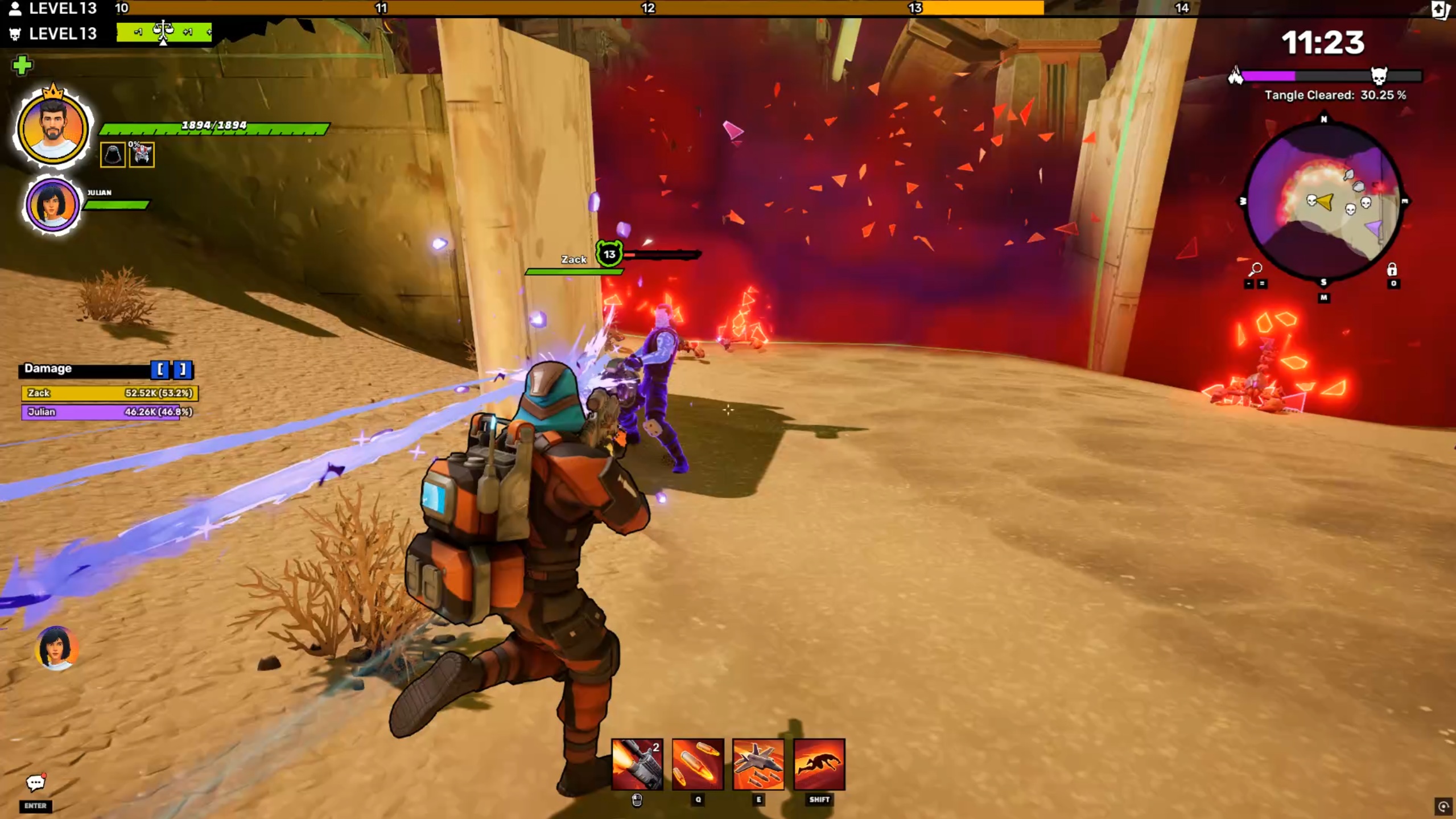Select Zack's crowned player portrait
1456x819 pixels.
(x=53, y=127)
